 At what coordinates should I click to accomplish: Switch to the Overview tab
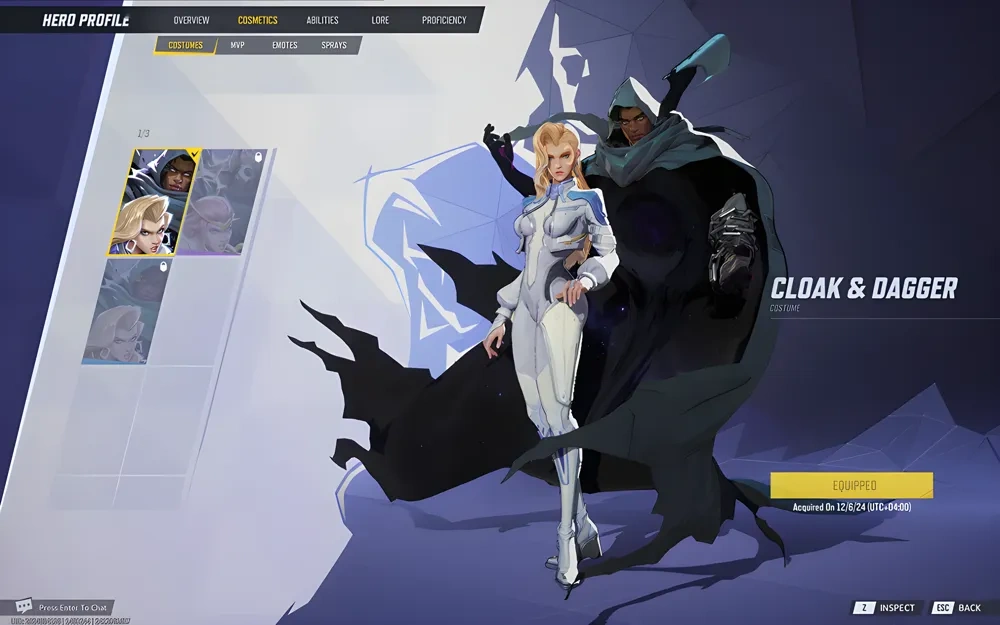point(191,20)
